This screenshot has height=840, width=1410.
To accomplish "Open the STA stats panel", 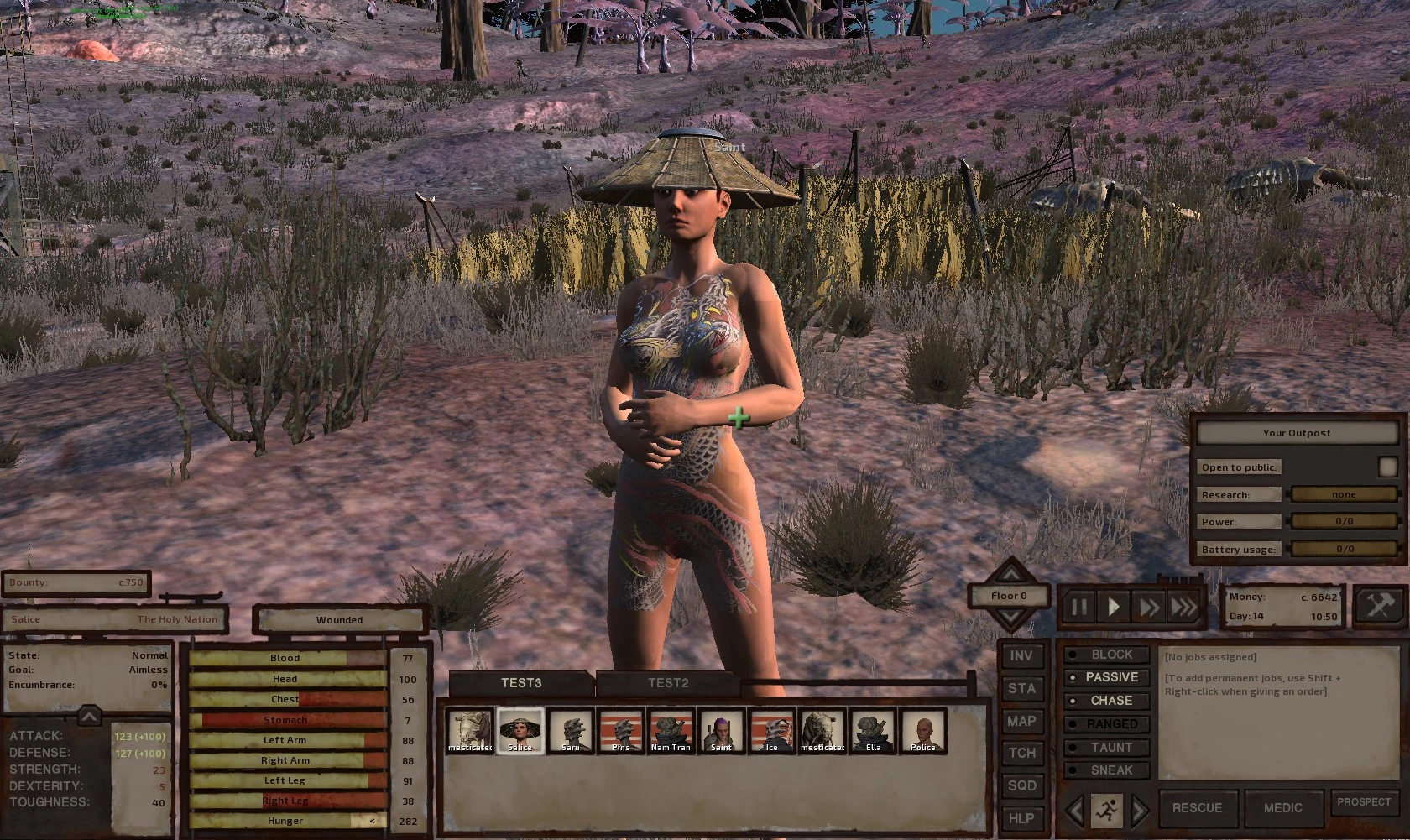I will [1021, 688].
